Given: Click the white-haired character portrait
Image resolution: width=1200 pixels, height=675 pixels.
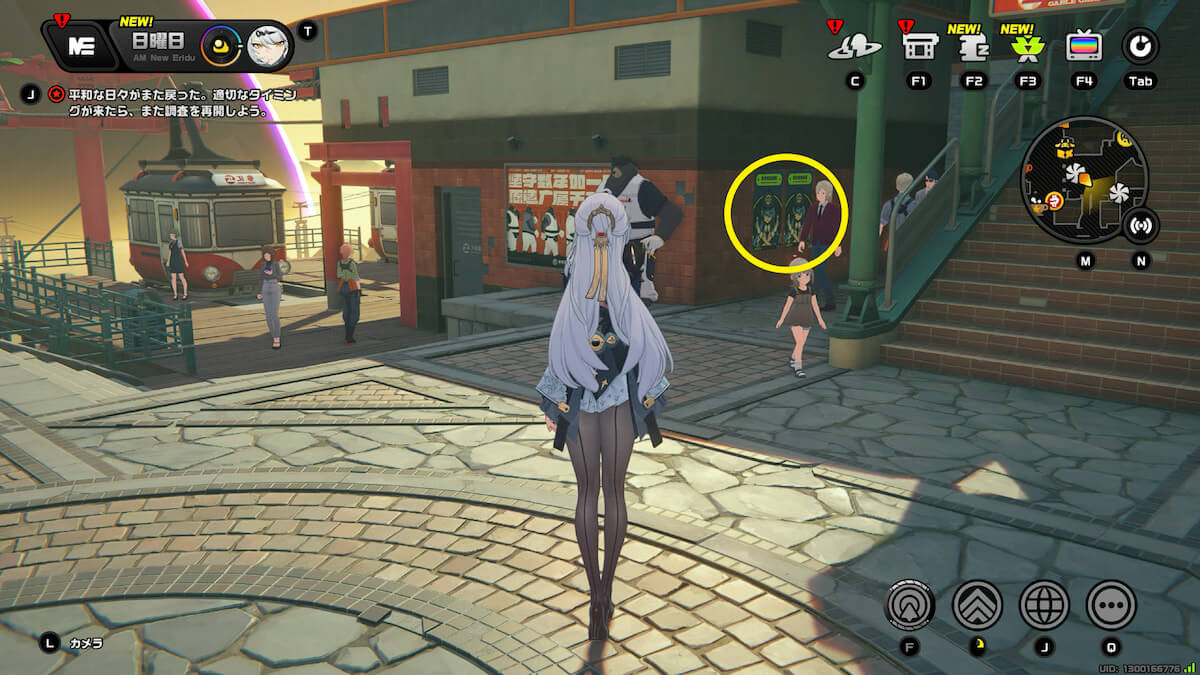Looking at the screenshot, I should click(x=268, y=46).
